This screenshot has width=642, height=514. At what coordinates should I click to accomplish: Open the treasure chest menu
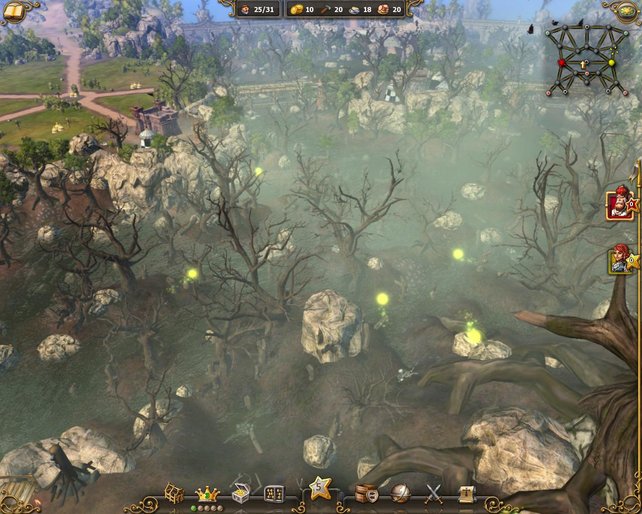click(241, 492)
